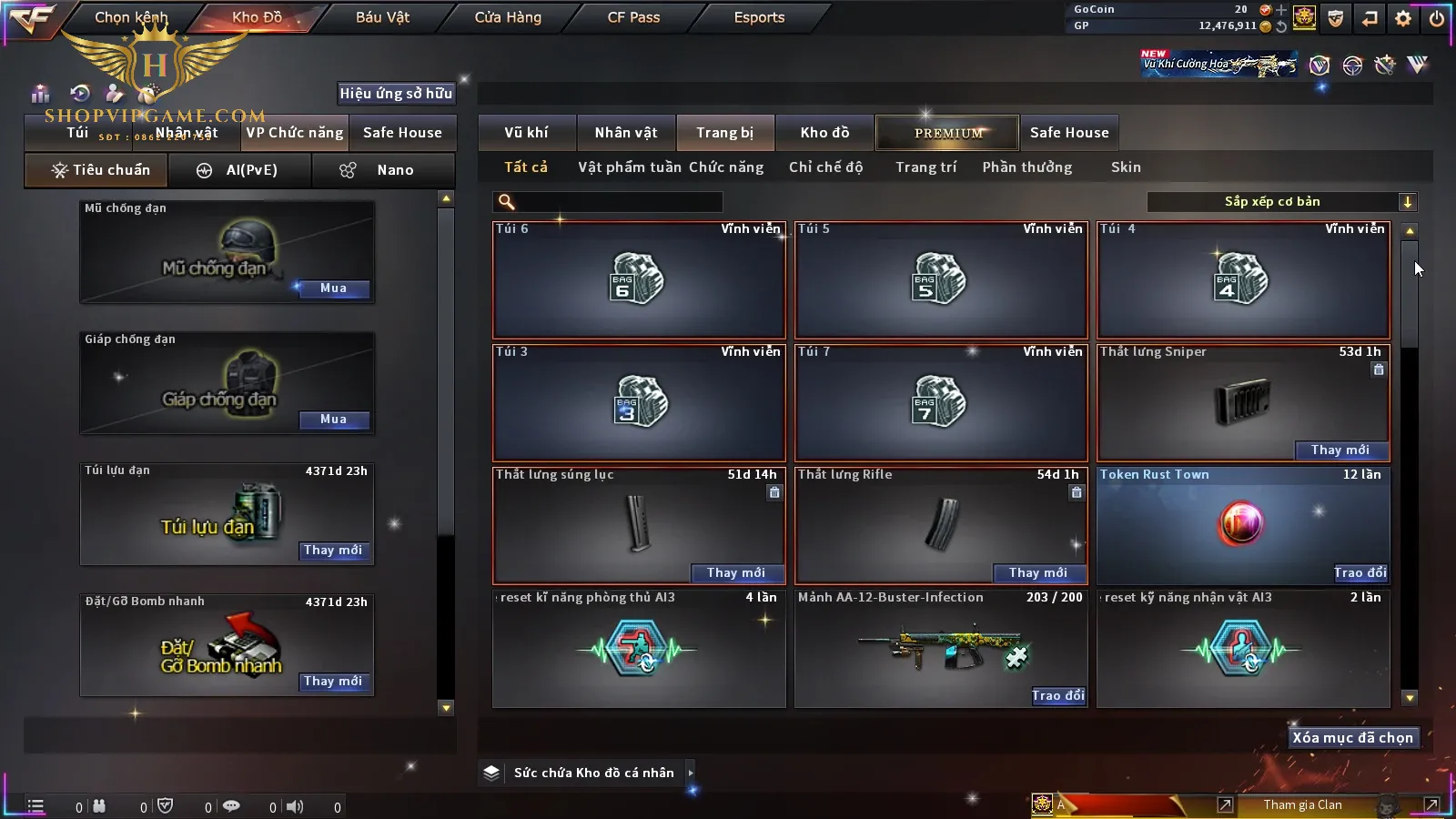Exchange the Token Rust Town item
Image resolution: width=1456 pixels, height=819 pixels.
tap(1360, 572)
